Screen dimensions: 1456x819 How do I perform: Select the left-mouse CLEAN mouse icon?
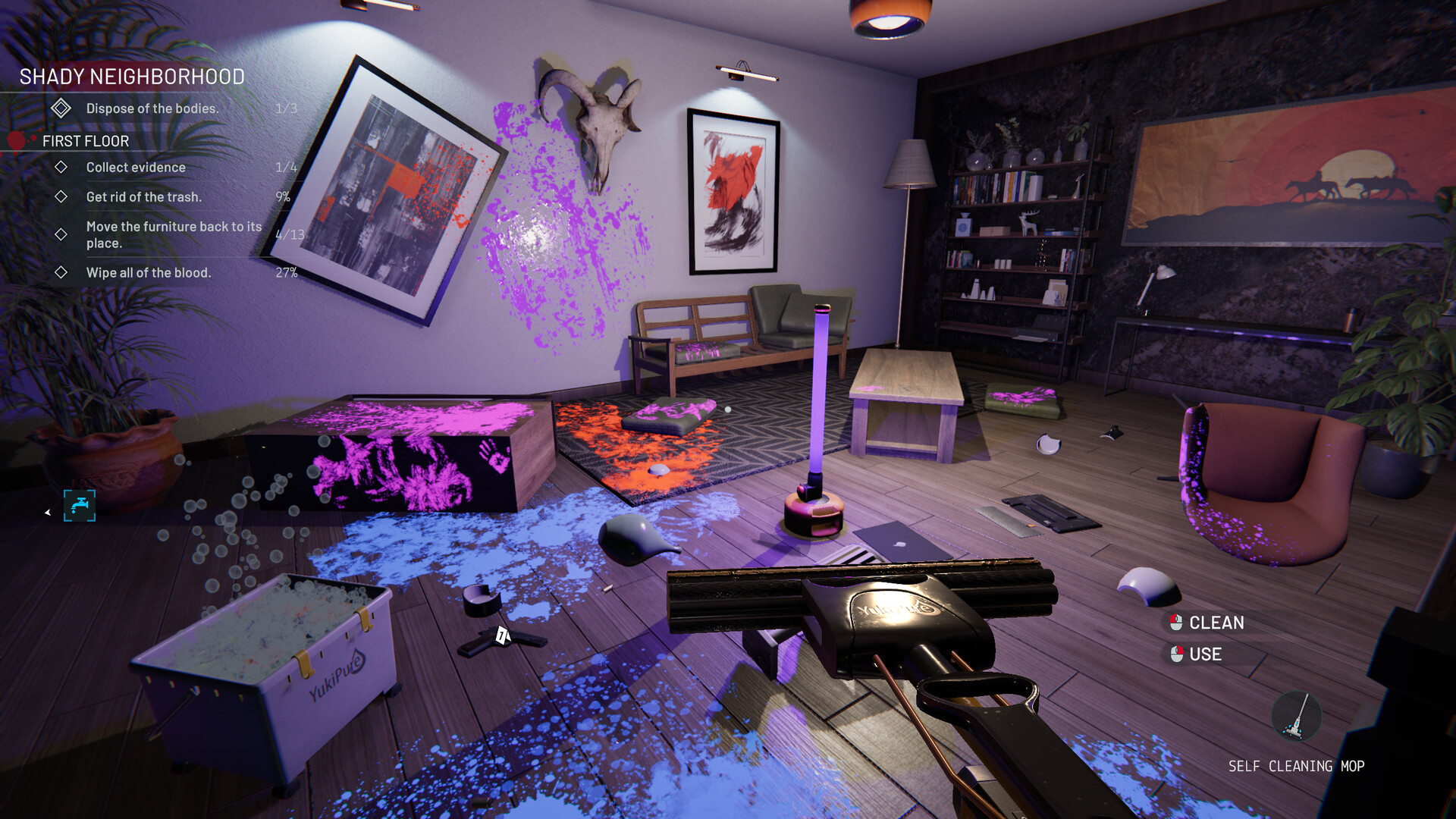point(1175,622)
